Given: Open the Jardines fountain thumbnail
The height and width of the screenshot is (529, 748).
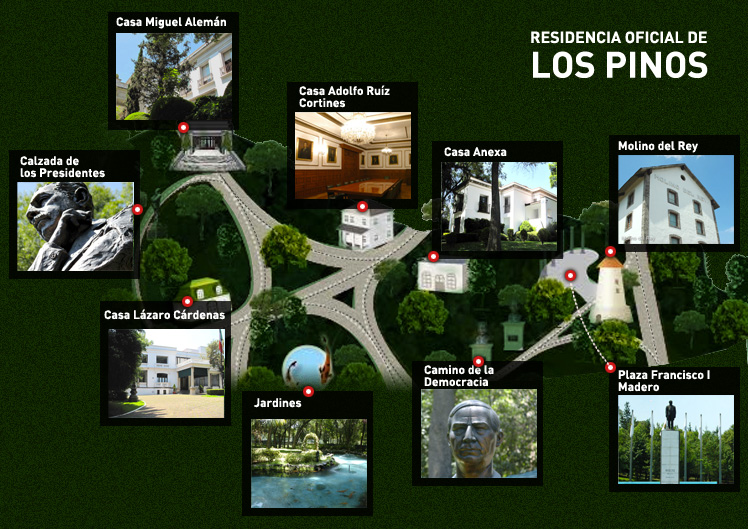Looking at the screenshot, I should 308,463.
